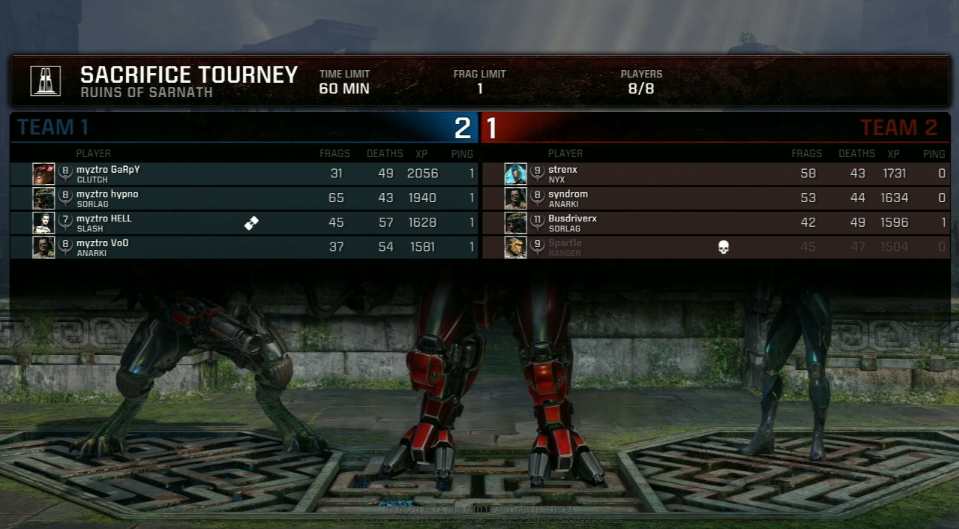
Task: Select strenx in the Team 2 list
Action: pyautogui.click(x=714, y=174)
